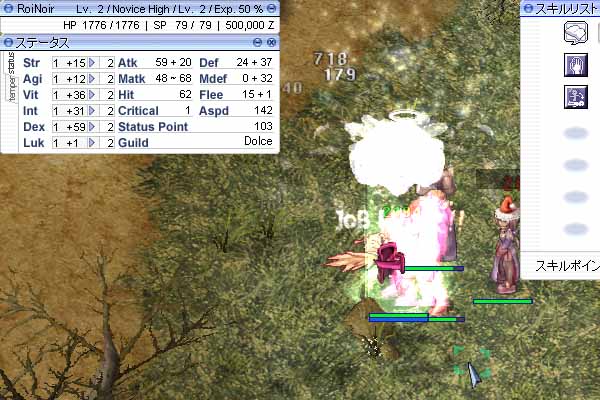Close the ステータス status window

[270, 42]
